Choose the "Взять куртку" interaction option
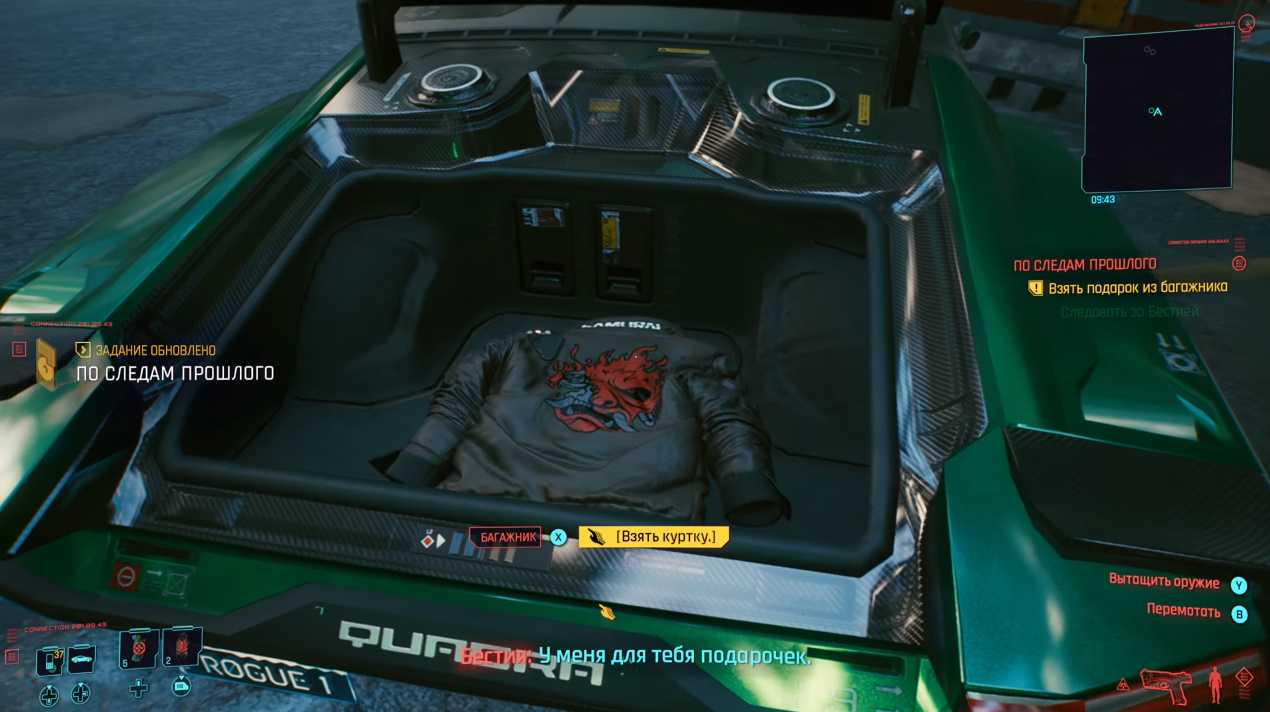This screenshot has height=712, width=1270. click(656, 537)
